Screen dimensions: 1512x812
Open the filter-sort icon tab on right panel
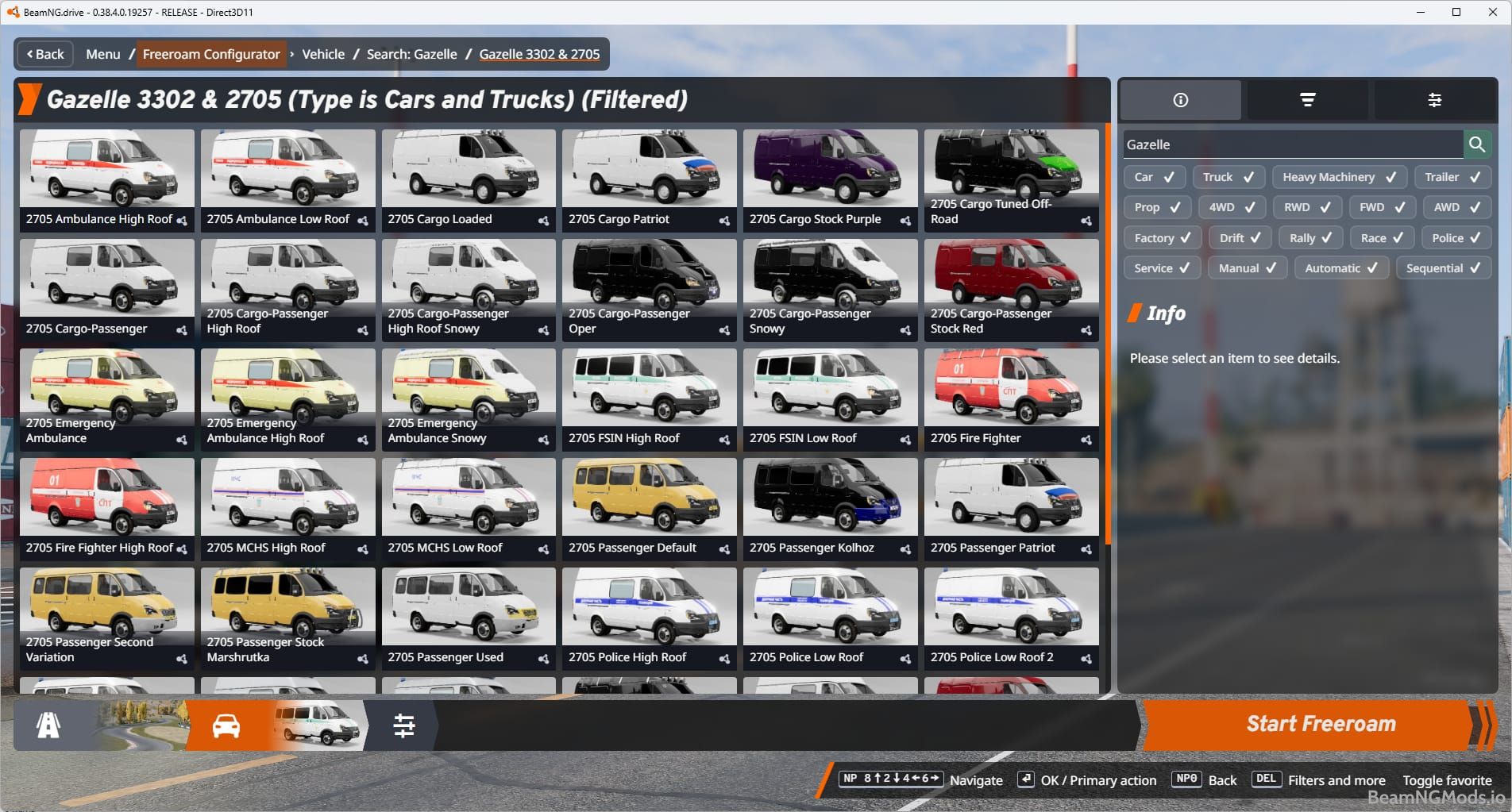[1308, 99]
